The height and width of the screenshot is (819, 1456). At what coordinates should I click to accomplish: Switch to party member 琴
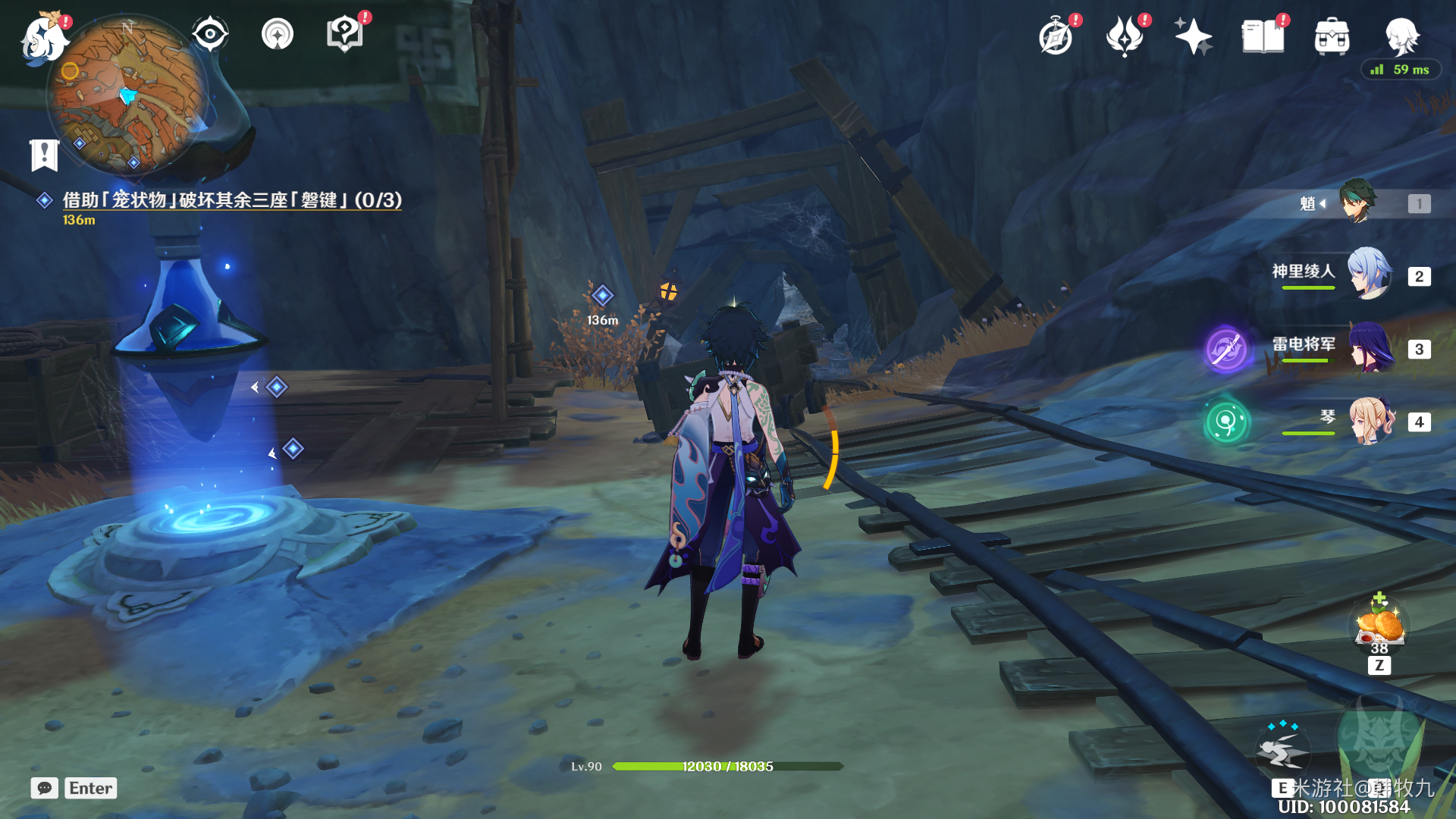(x=1370, y=421)
